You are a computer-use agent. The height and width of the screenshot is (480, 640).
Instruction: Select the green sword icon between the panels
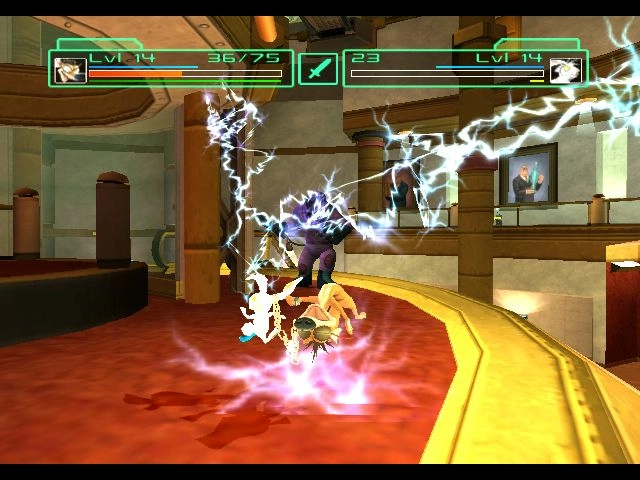(x=318, y=70)
